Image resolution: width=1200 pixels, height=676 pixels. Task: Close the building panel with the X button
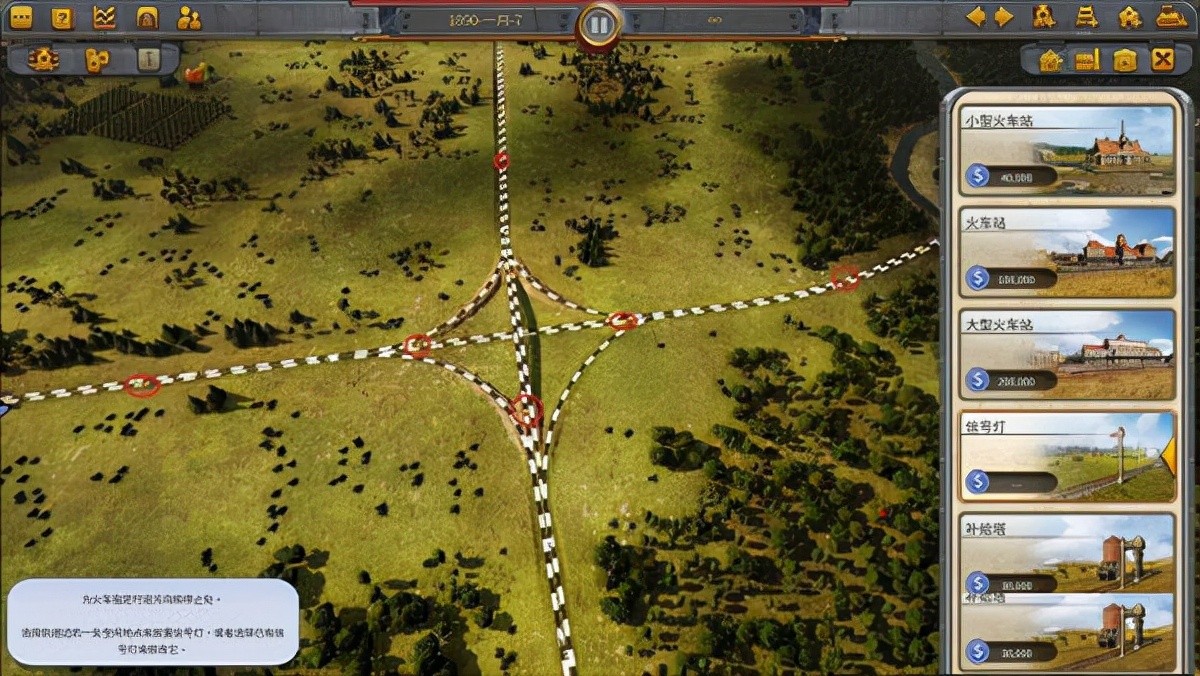pos(1162,60)
